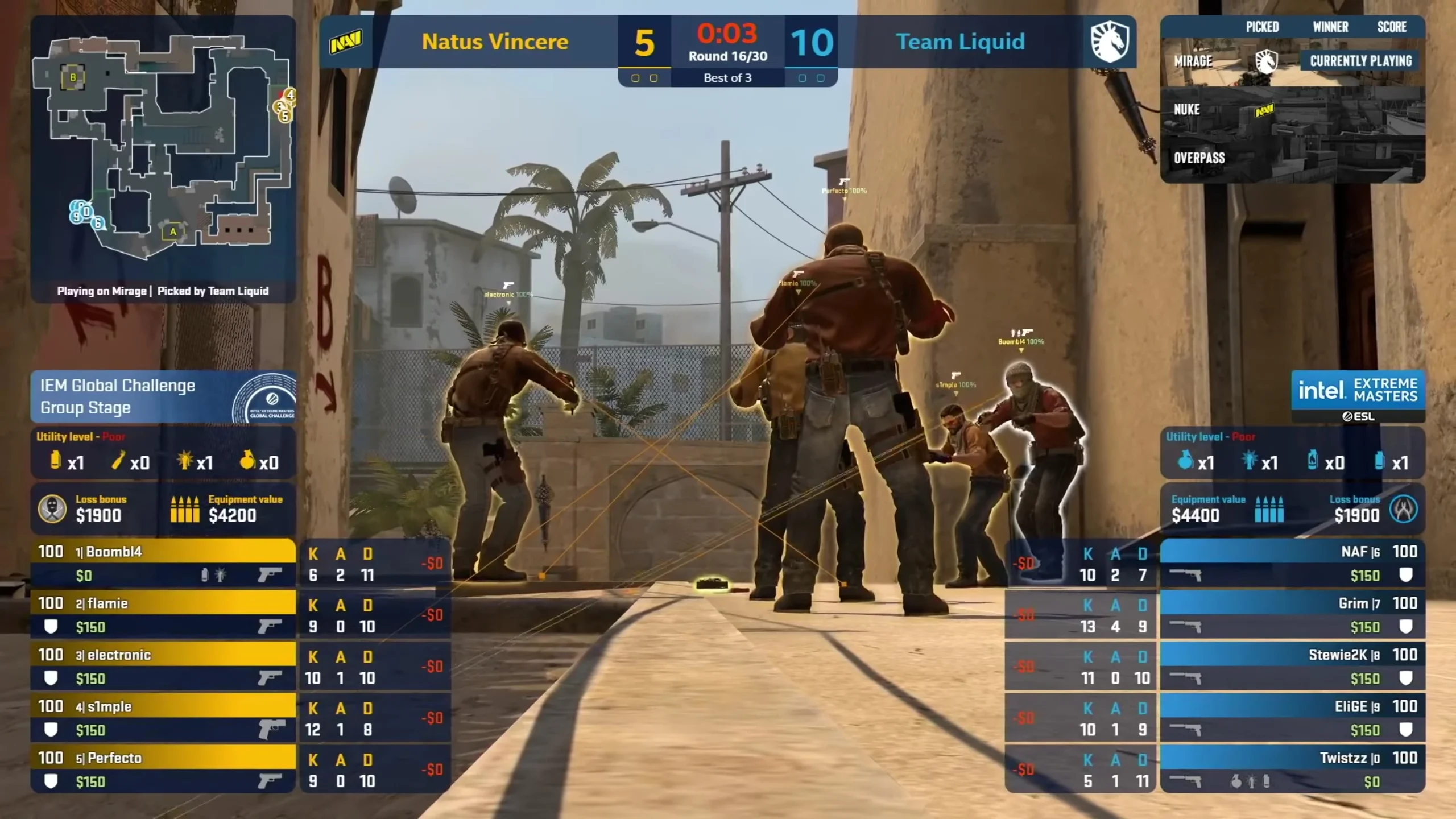
Task: Select flamie's player row
Action: coord(163,614)
